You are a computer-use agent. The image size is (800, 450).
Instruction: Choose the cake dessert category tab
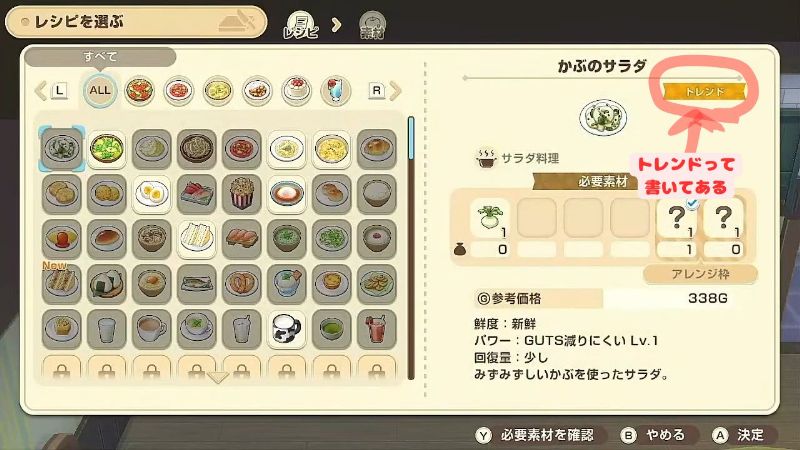point(296,90)
